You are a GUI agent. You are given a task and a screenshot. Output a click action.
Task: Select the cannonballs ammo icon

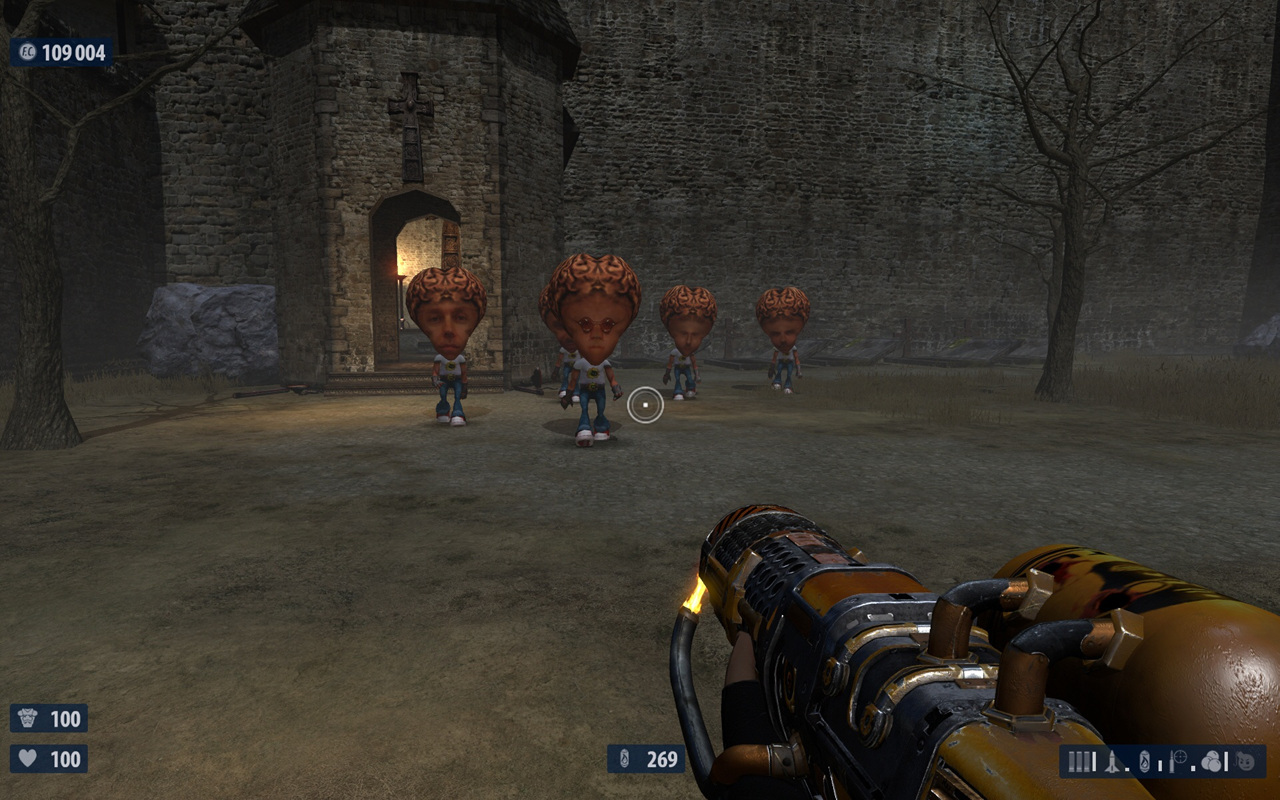[x=1211, y=761]
